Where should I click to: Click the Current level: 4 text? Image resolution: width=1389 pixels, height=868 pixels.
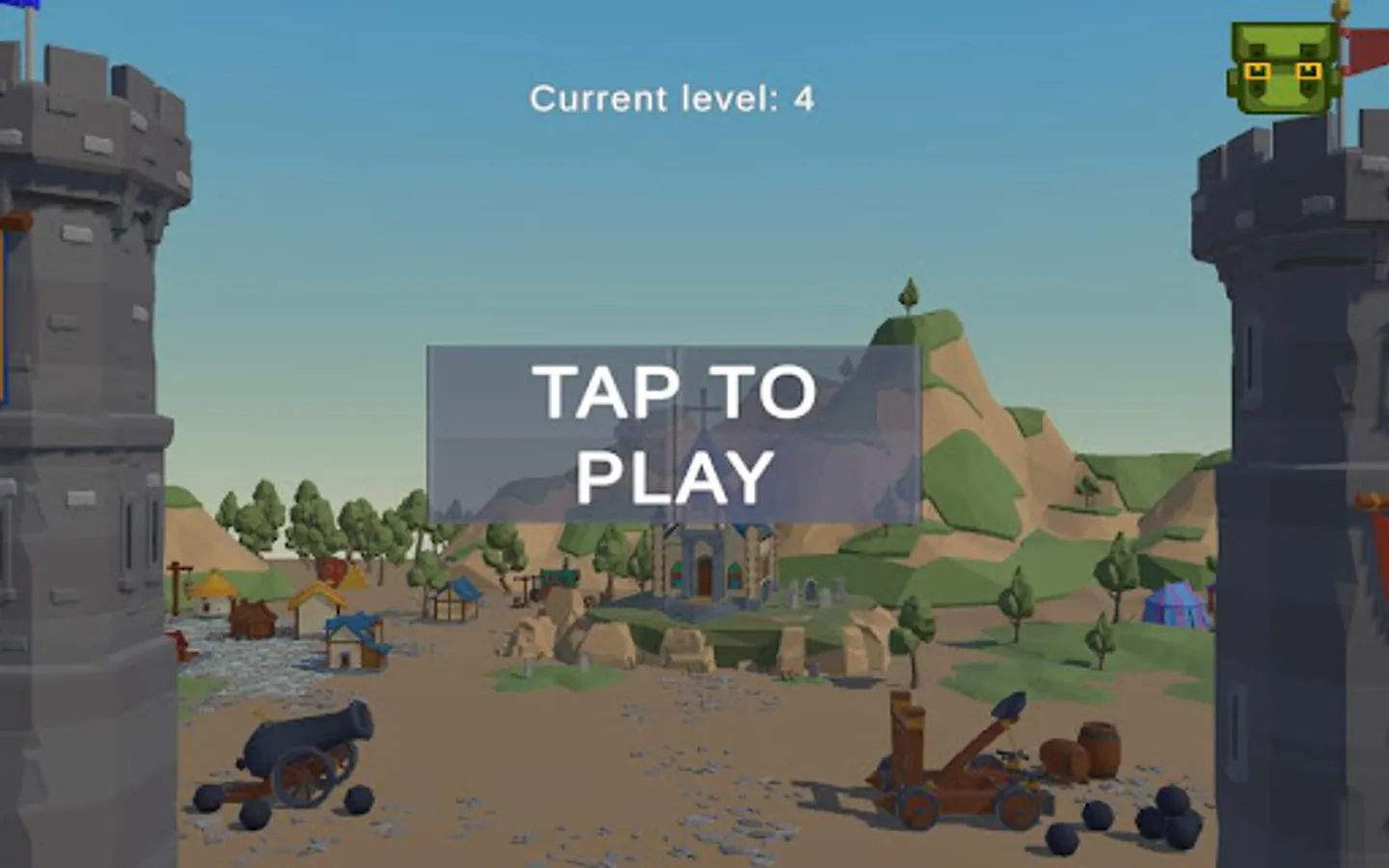pos(673,96)
